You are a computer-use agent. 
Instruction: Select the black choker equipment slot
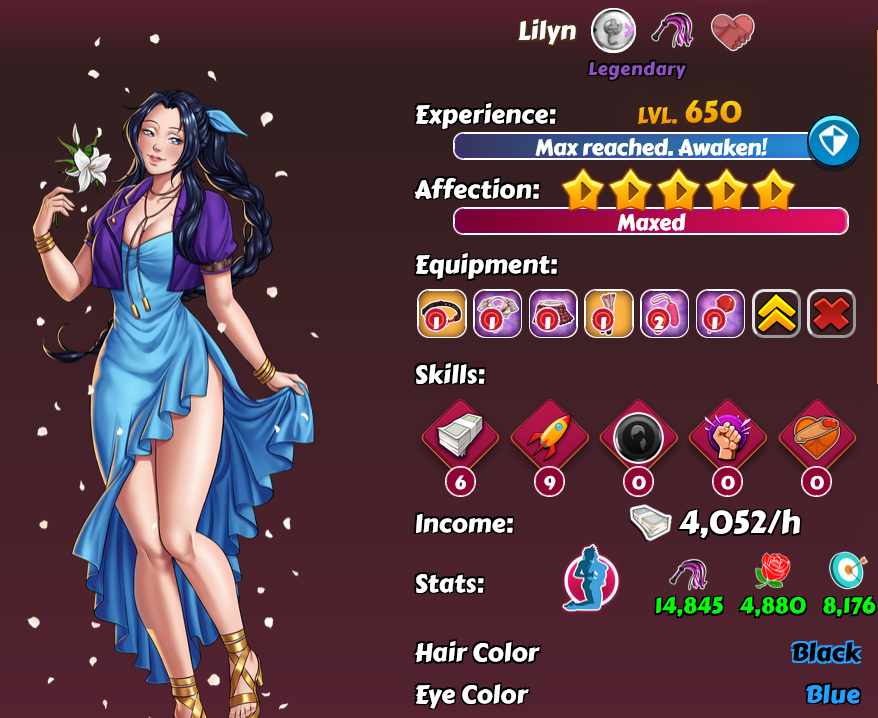tap(441, 313)
